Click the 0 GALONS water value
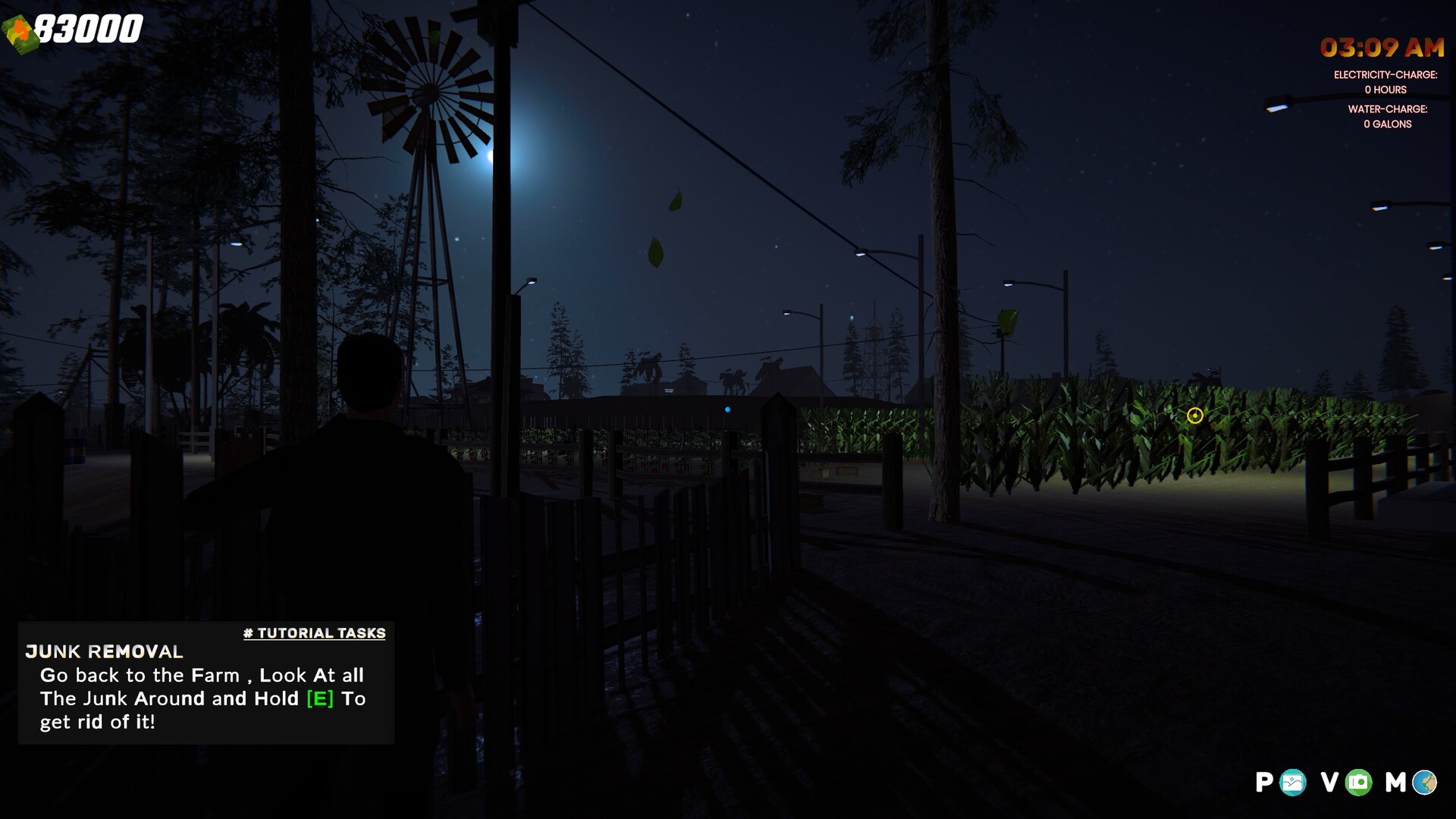Screen dimensions: 1456x819 [1387, 124]
